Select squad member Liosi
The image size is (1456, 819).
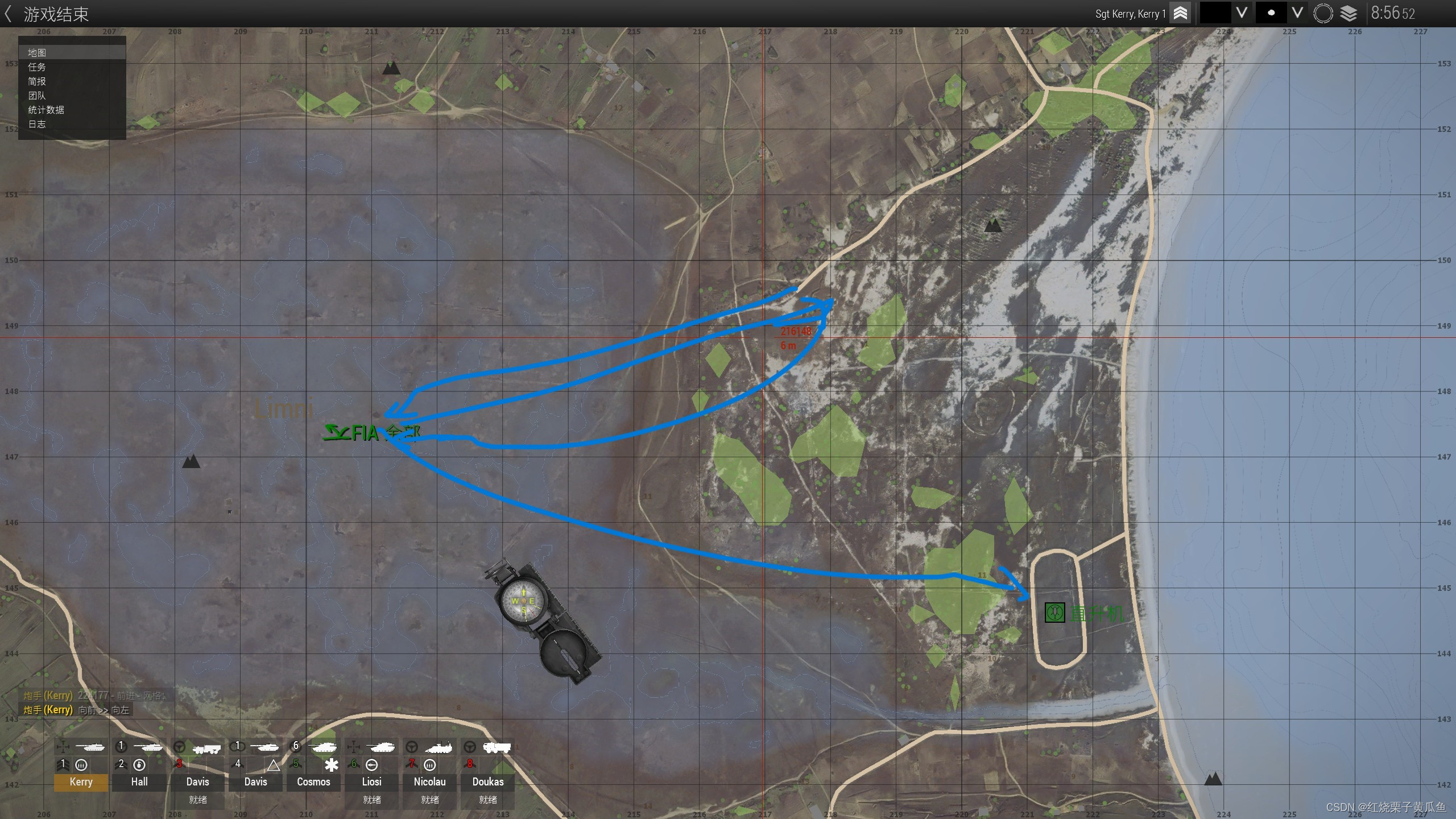[371, 781]
